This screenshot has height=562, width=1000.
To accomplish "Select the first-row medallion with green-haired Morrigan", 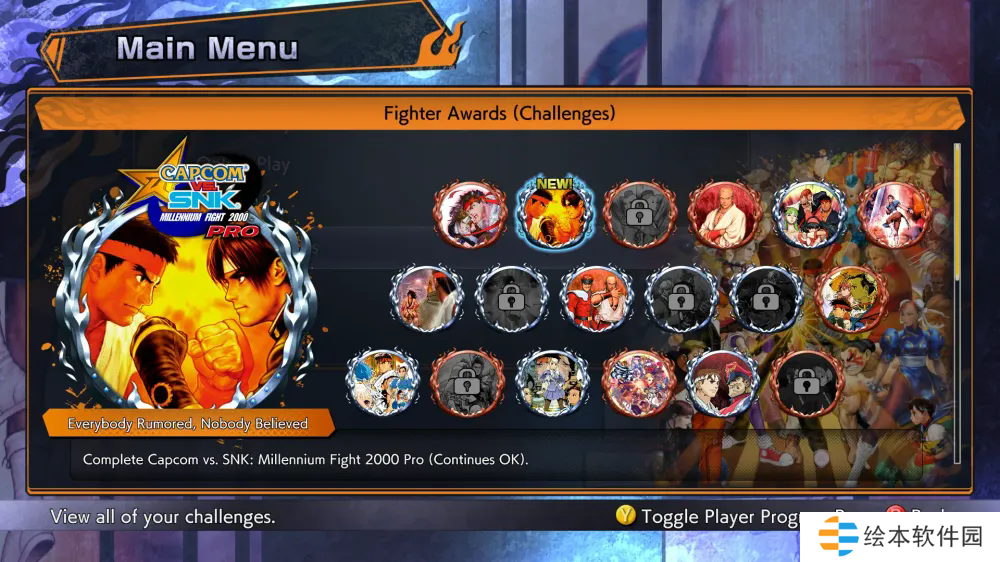I will point(810,214).
